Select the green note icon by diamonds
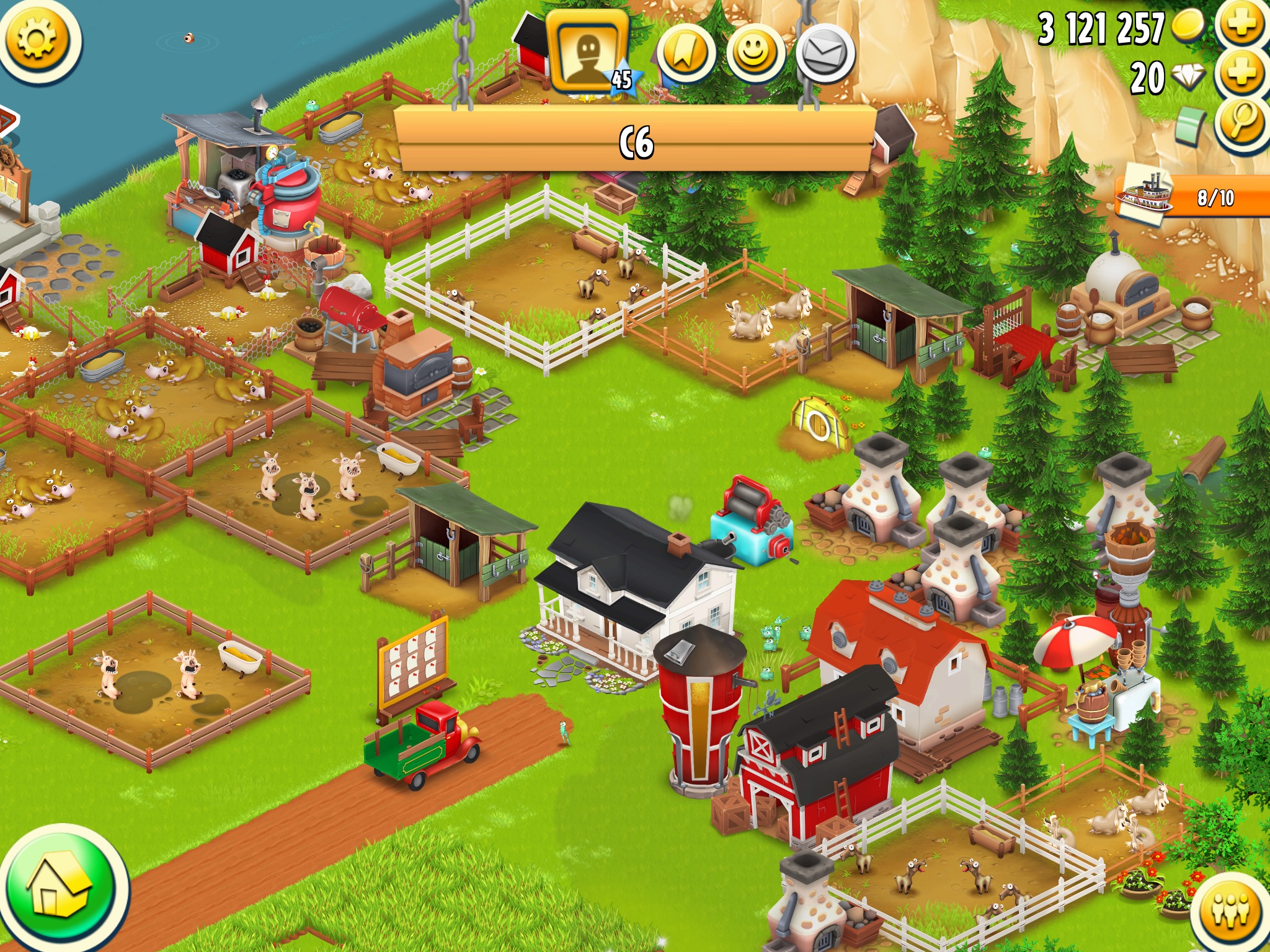 coord(1191,124)
